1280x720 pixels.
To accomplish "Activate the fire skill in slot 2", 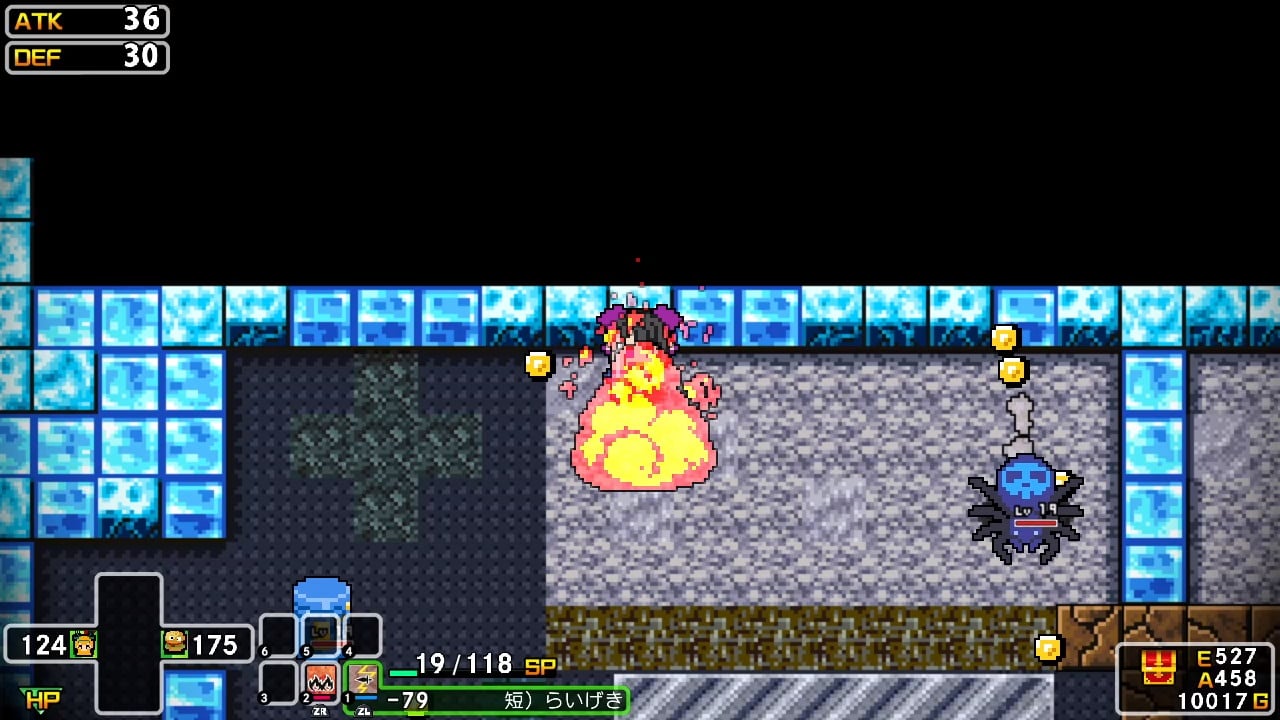I will 321,680.
